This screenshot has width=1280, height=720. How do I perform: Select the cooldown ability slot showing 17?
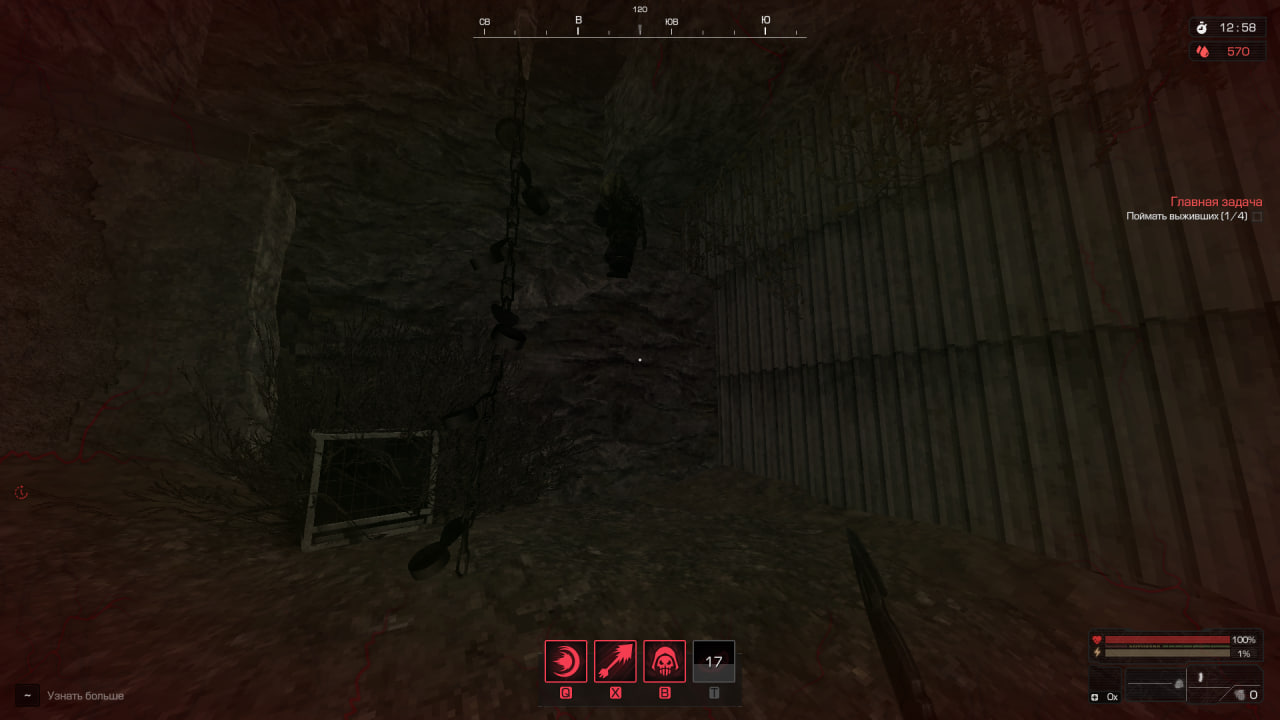(714, 661)
